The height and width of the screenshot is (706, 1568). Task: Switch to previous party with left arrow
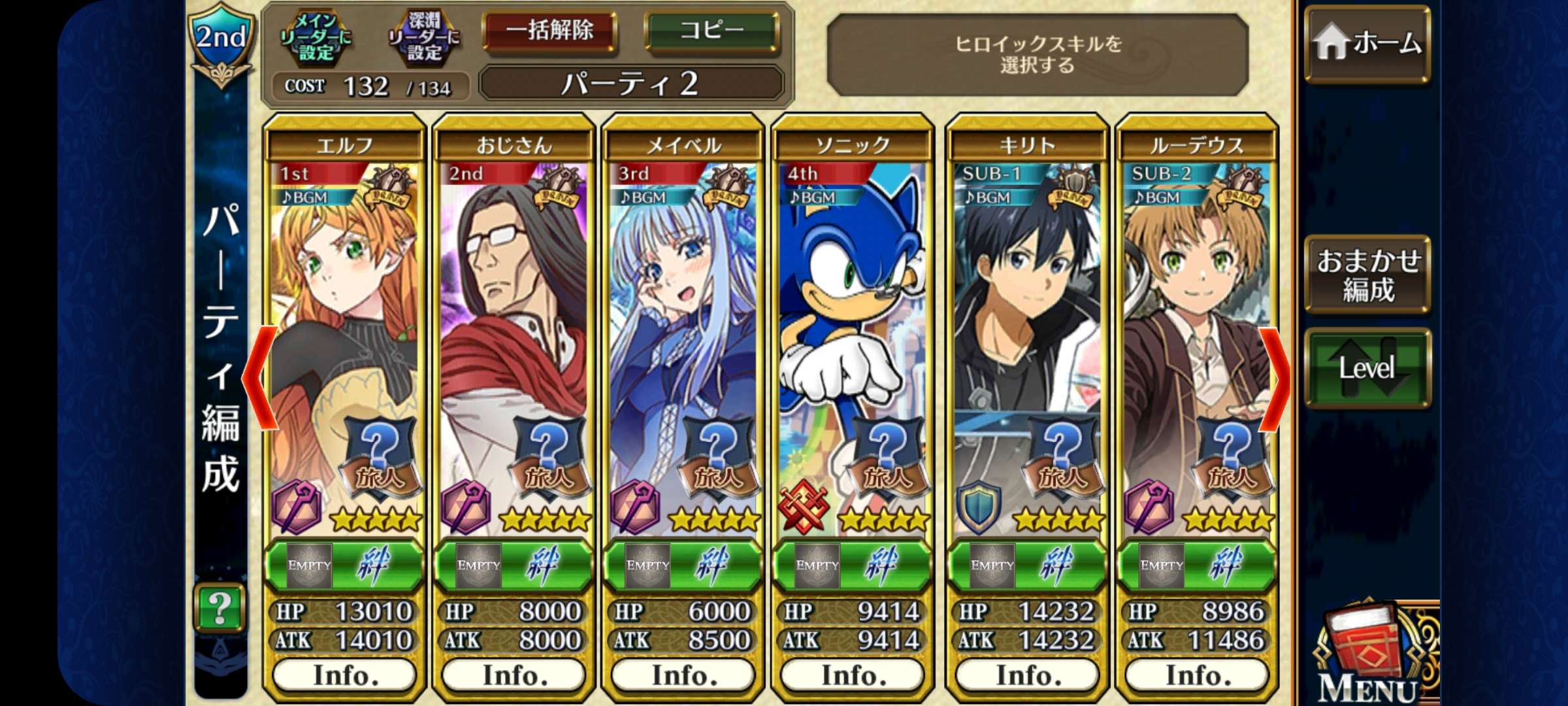tap(261, 378)
